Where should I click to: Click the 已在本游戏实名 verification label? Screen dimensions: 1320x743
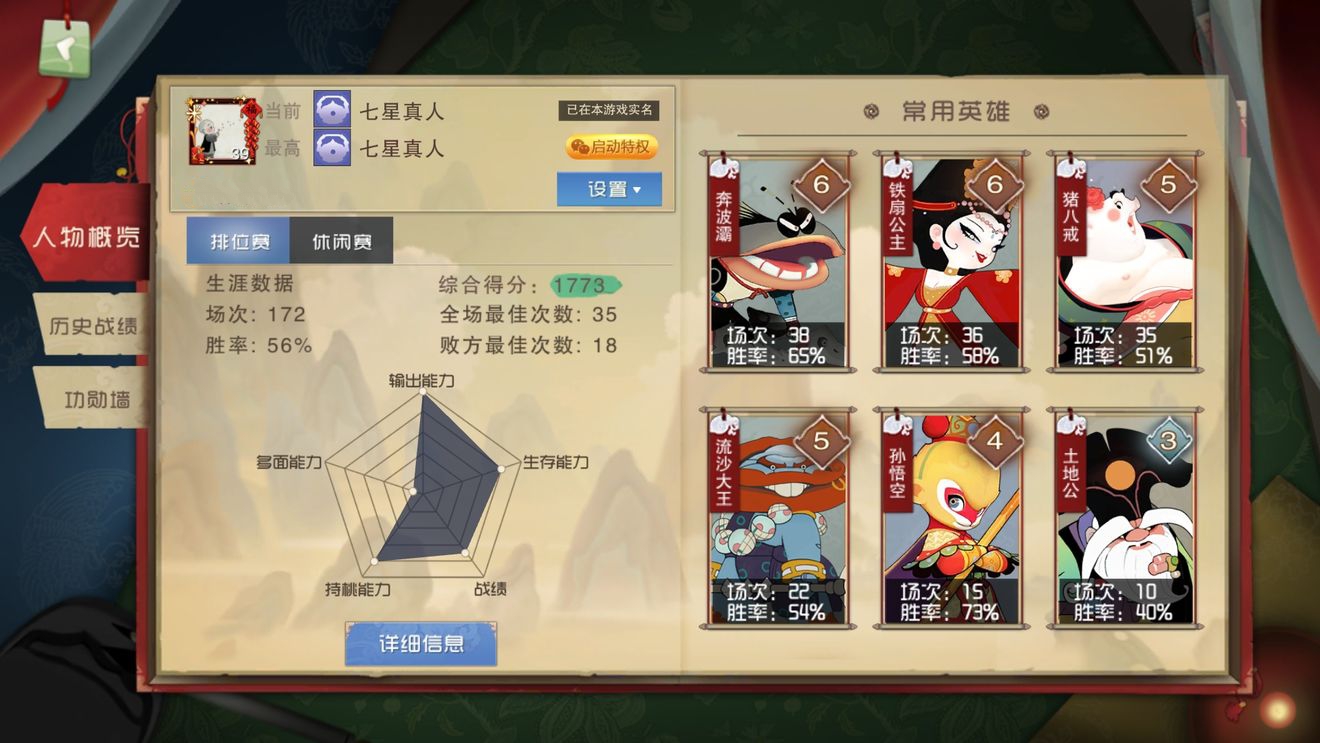pyautogui.click(x=608, y=110)
